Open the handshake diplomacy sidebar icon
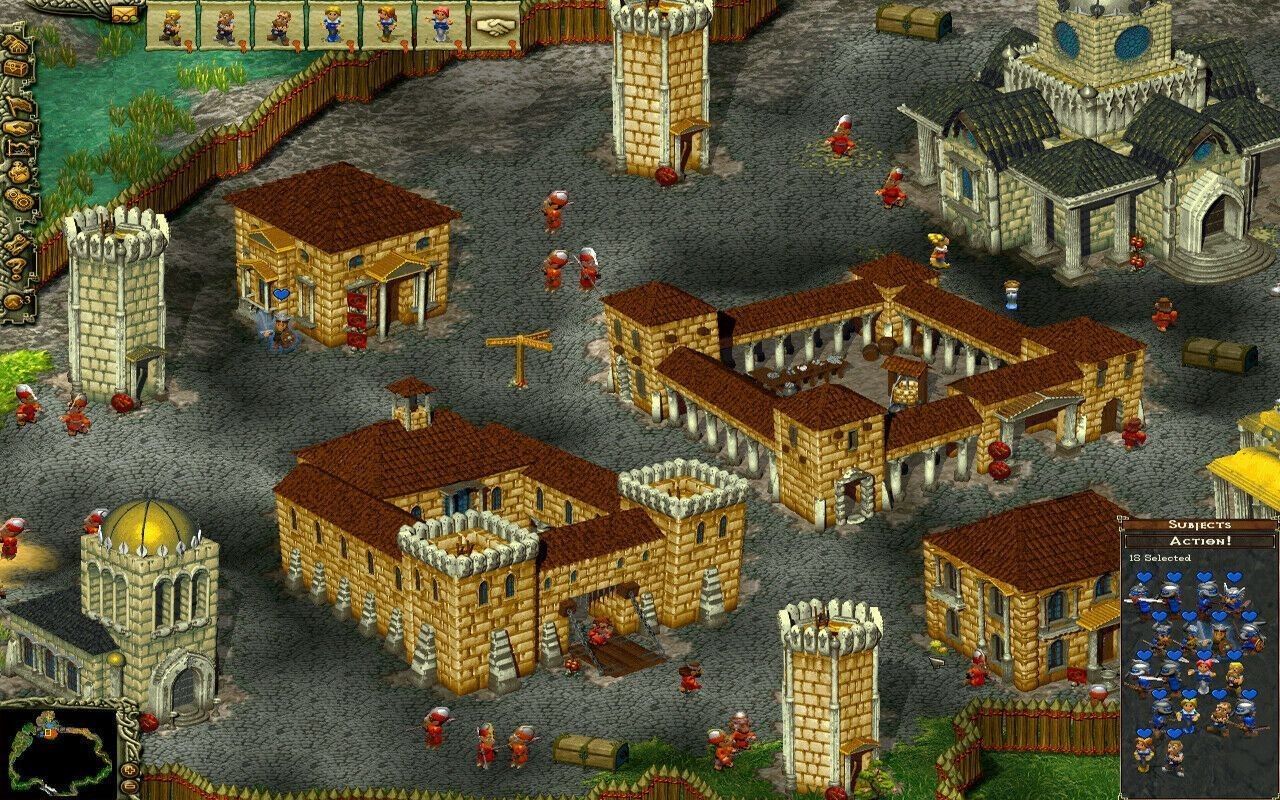 click(x=16, y=129)
